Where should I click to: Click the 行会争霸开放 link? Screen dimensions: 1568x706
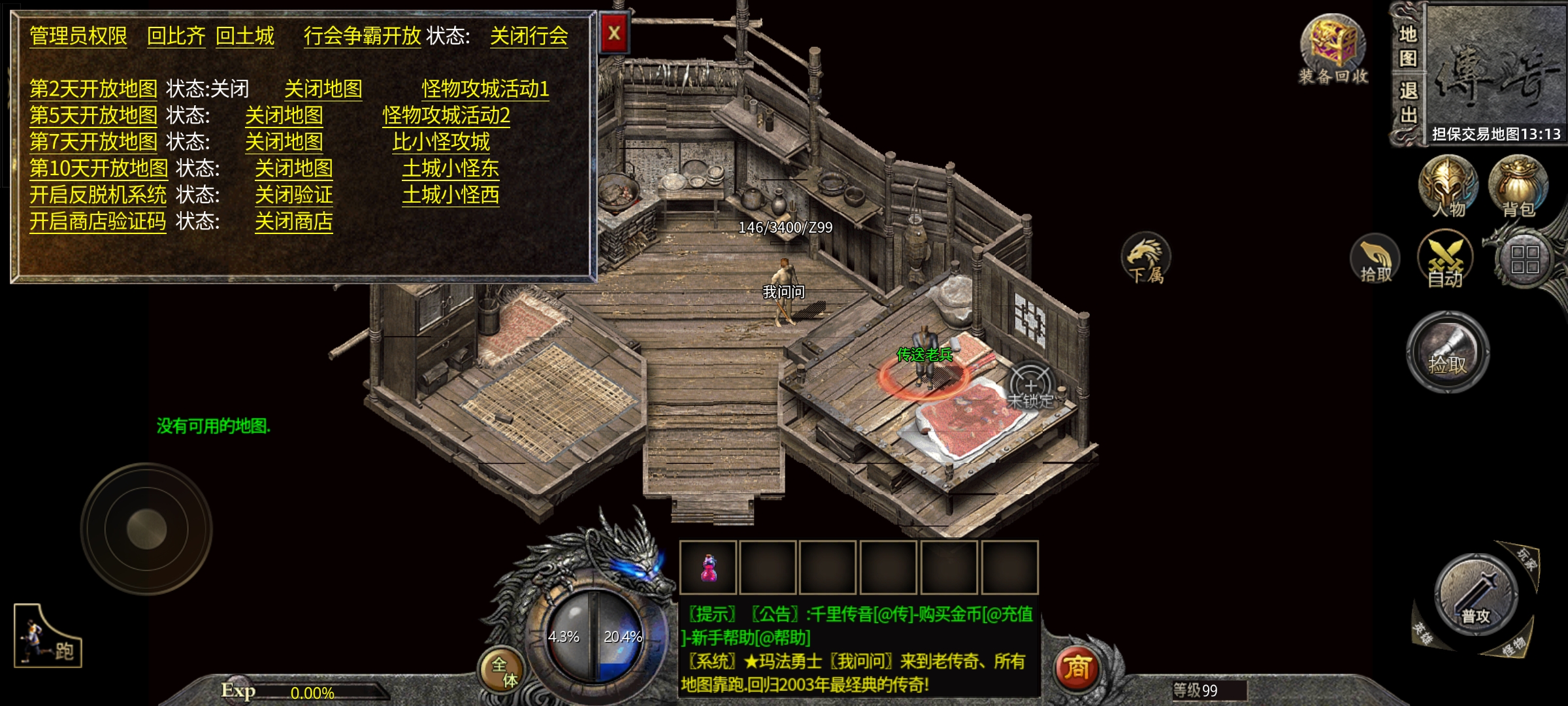pyautogui.click(x=362, y=36)
